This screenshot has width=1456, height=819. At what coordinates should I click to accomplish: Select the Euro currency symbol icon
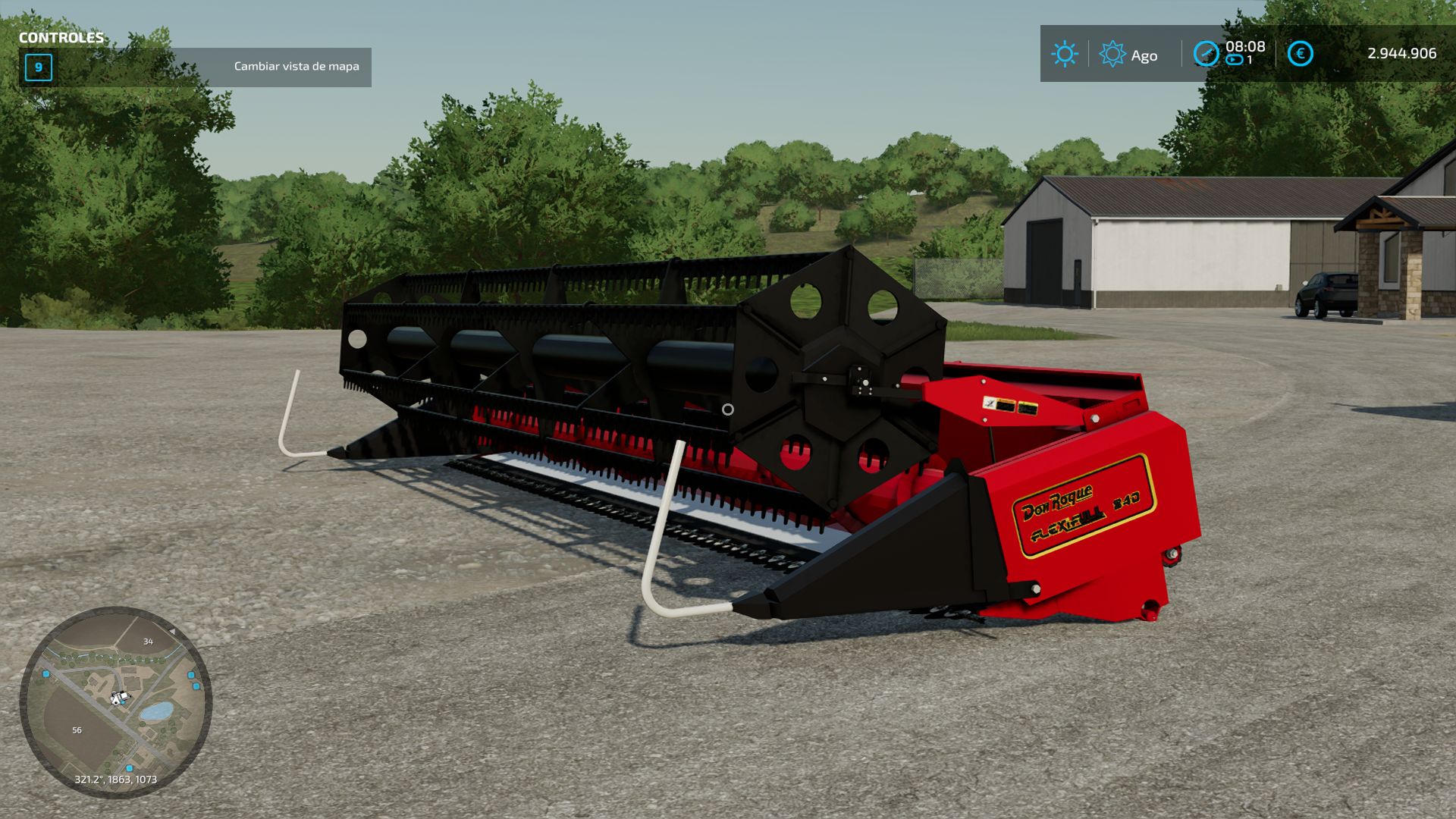tap(1299, 53)
